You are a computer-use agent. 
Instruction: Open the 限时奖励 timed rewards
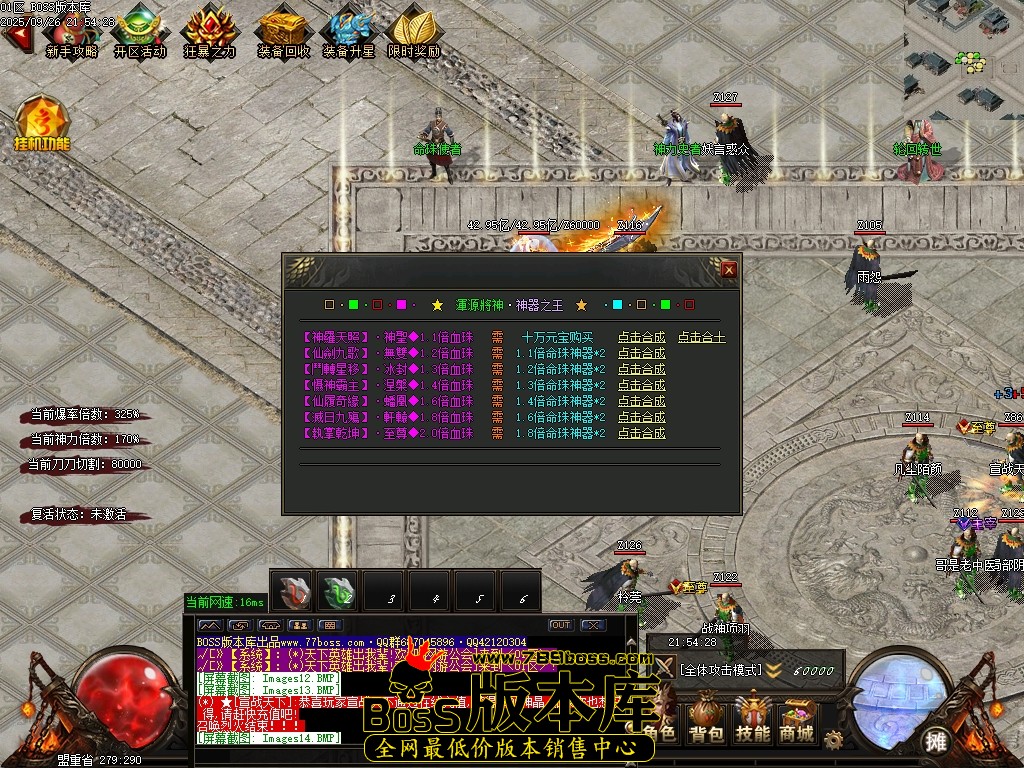pos(414,32)
